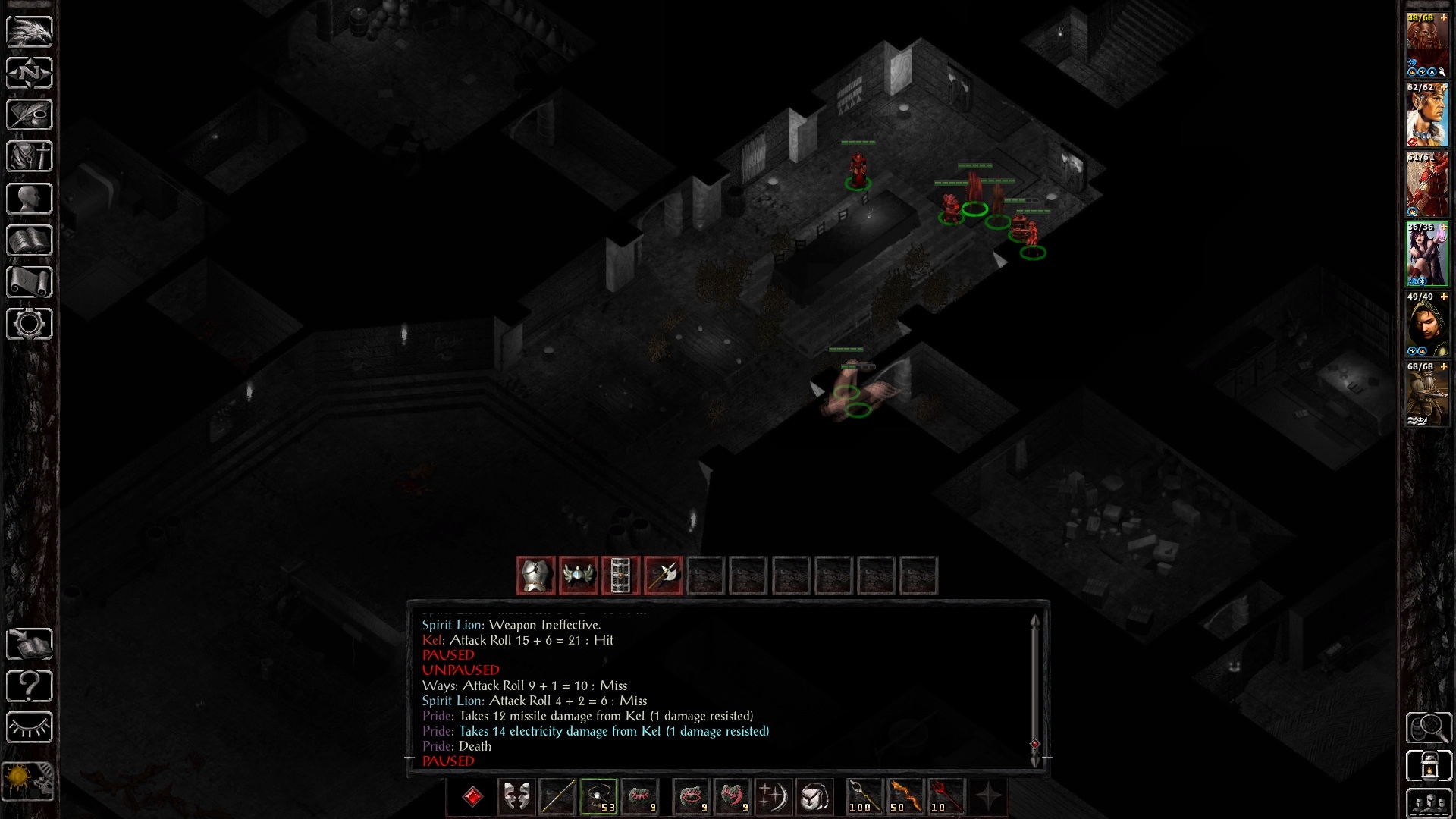Click the plate armor icon in effects bar
1456x819 pixels.
click(536, 576)
